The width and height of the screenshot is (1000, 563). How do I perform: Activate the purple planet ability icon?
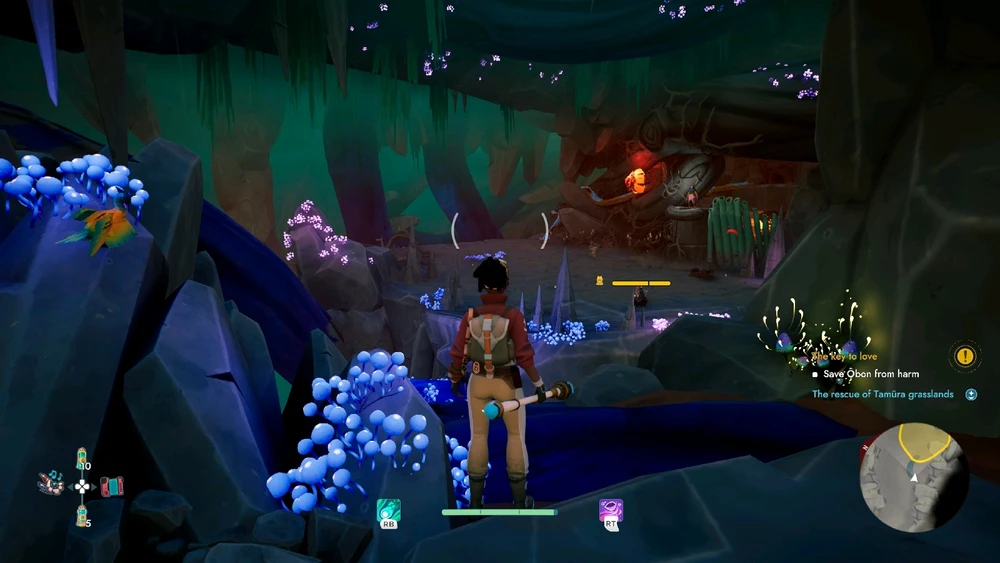click(611, 510)
